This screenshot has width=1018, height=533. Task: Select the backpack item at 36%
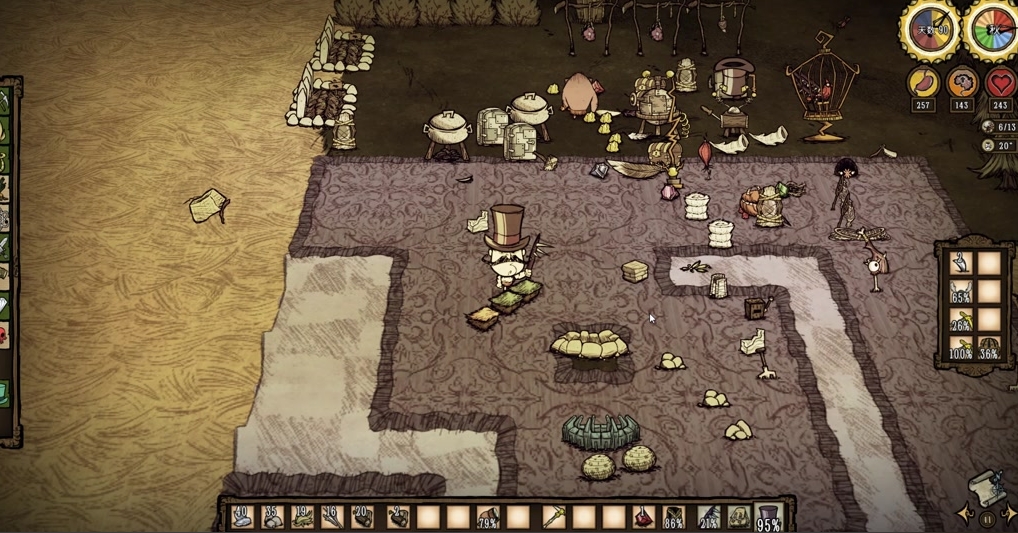click(989, 348)
